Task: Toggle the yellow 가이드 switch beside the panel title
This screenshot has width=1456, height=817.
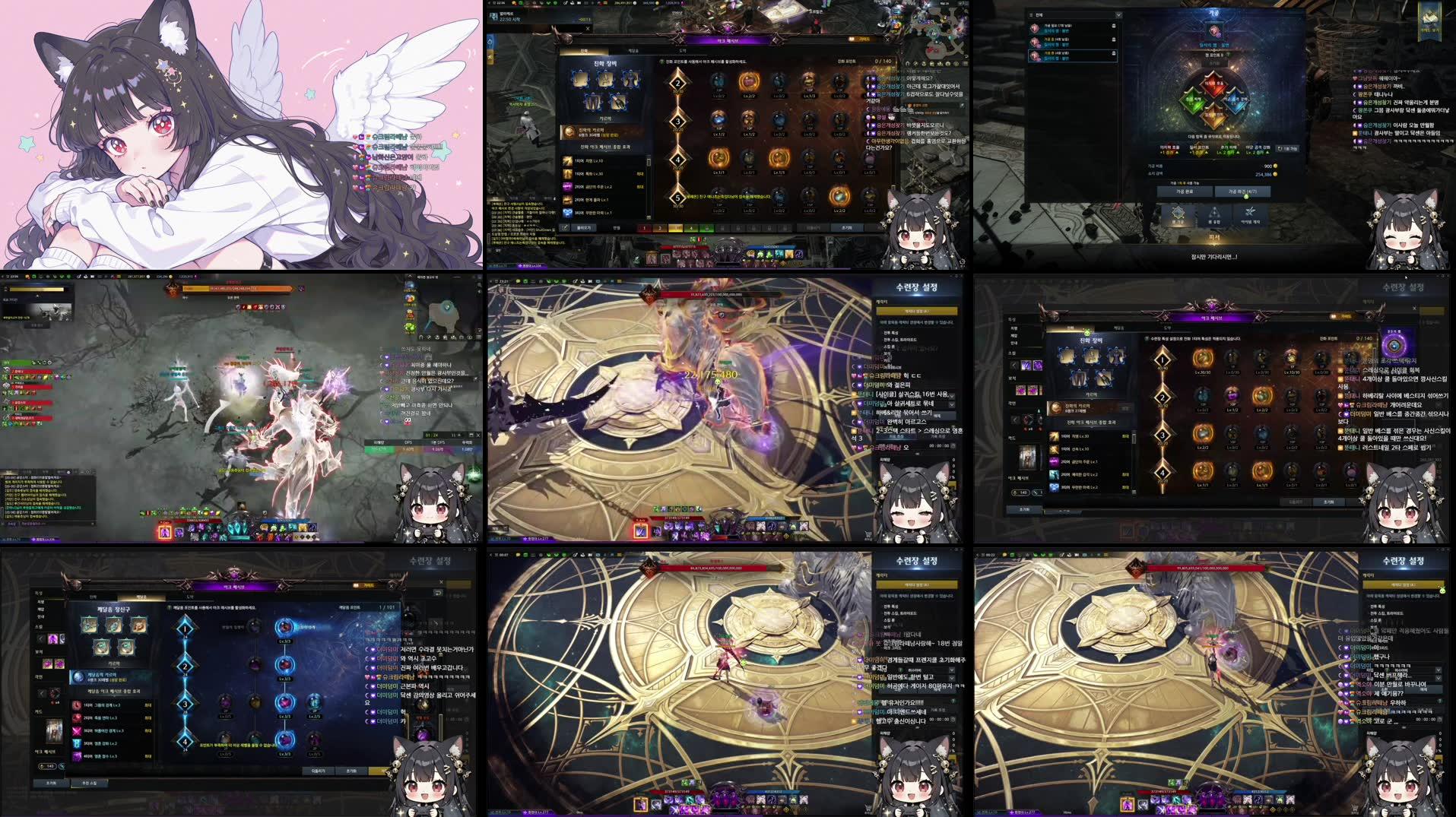Action: (x=853, y=40)
